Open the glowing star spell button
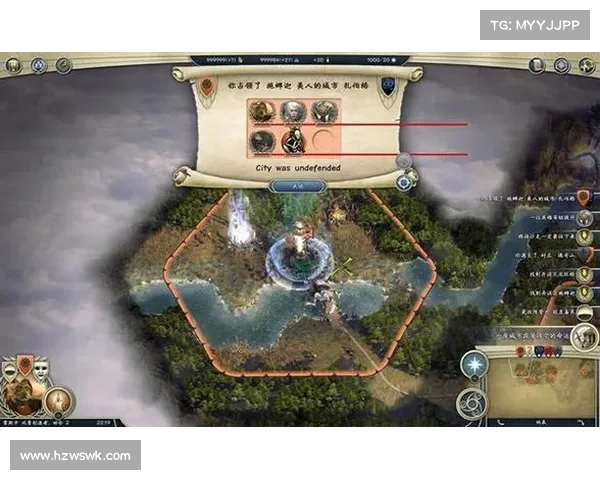Image resolution: width=600 pixels, height=480 pixels. [472, 366]
